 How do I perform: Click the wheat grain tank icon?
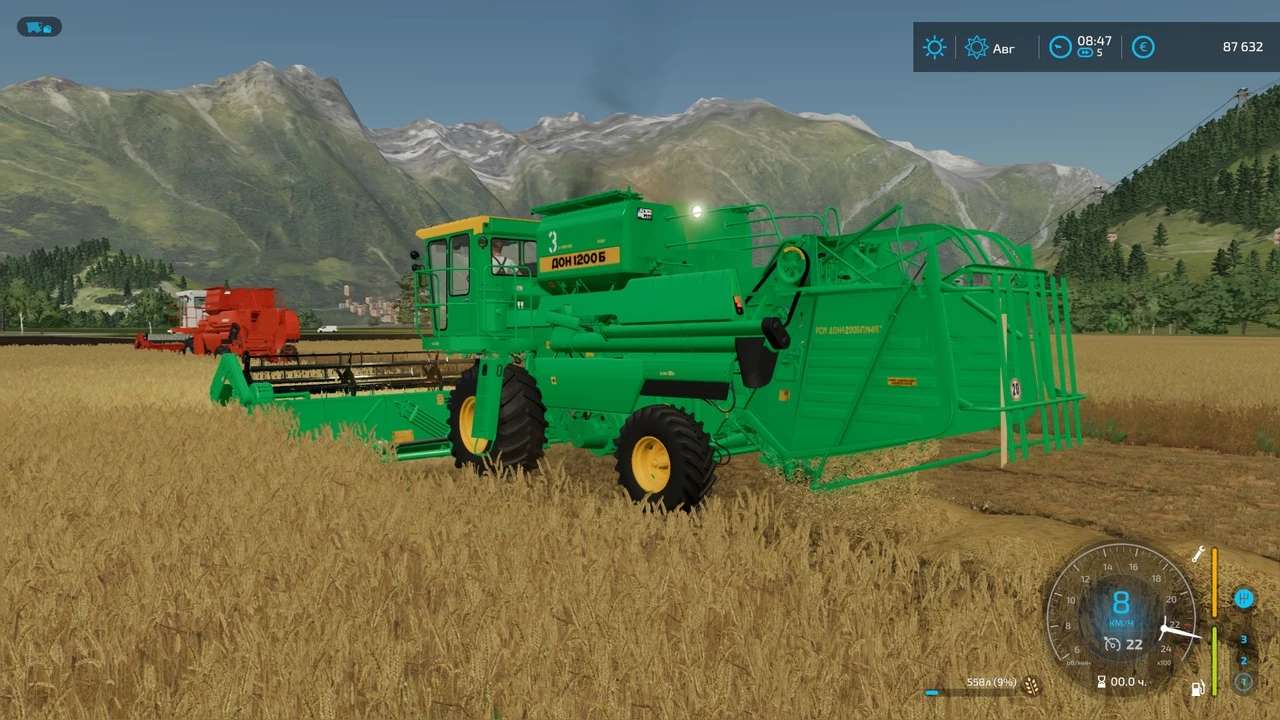[x=1031, y=686]
